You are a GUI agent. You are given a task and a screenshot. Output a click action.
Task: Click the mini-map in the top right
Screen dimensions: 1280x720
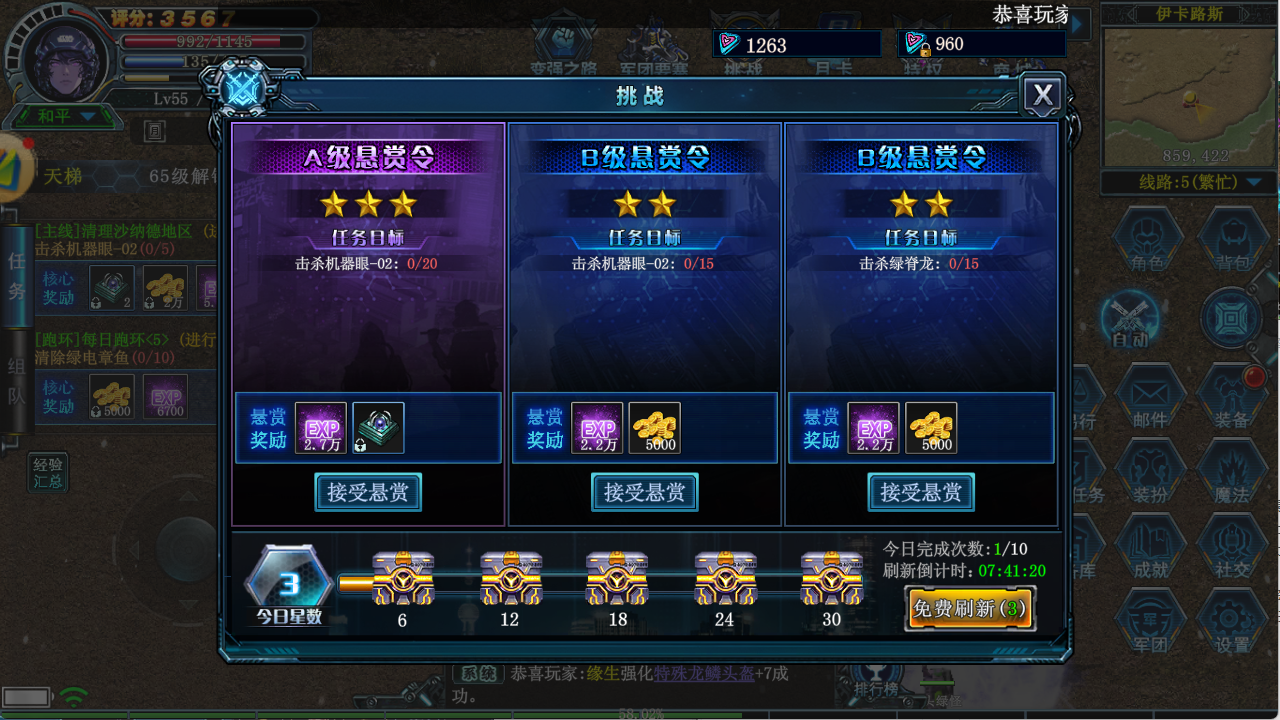1186,95
